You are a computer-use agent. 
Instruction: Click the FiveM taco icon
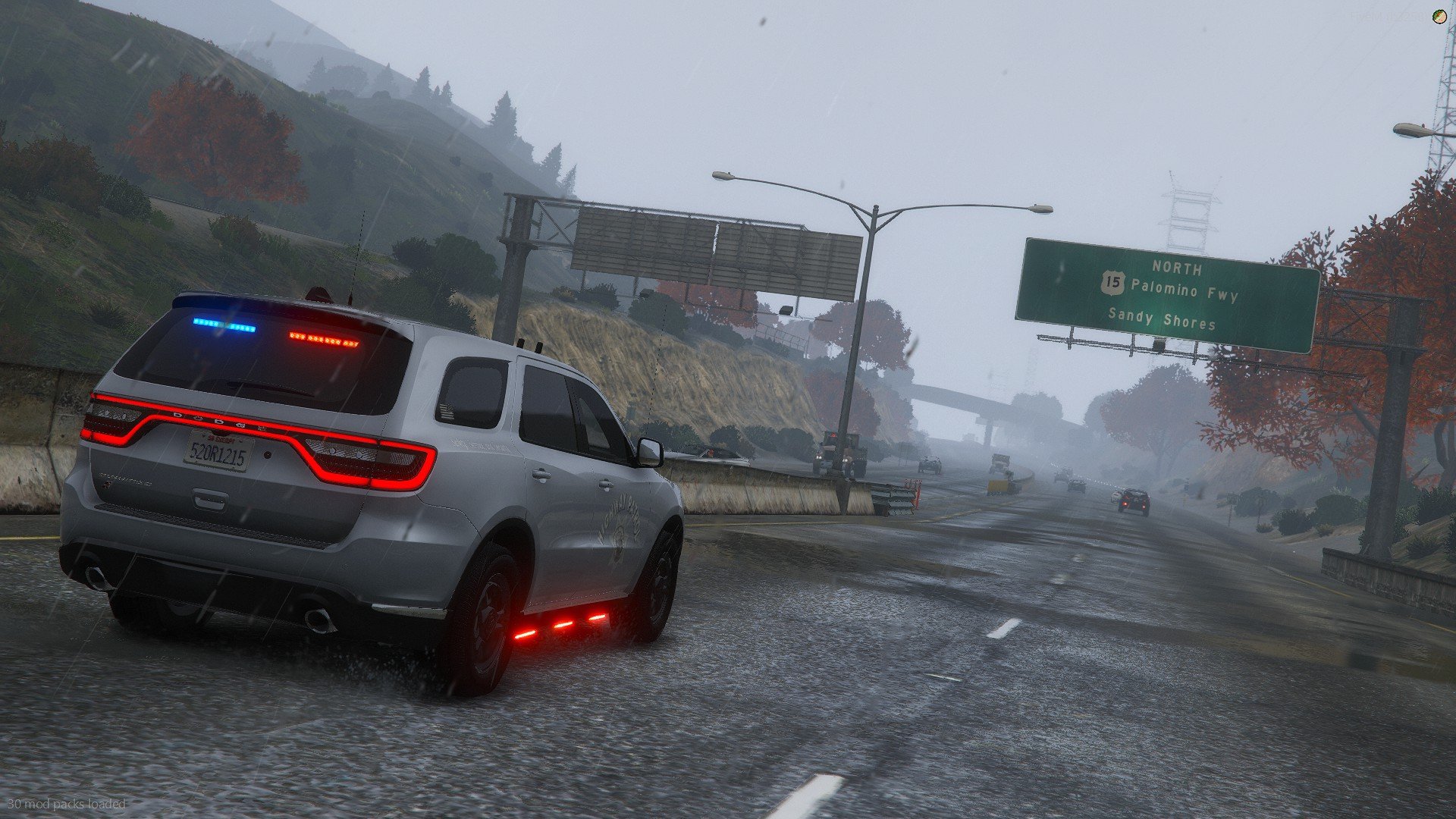point(1439,17)
